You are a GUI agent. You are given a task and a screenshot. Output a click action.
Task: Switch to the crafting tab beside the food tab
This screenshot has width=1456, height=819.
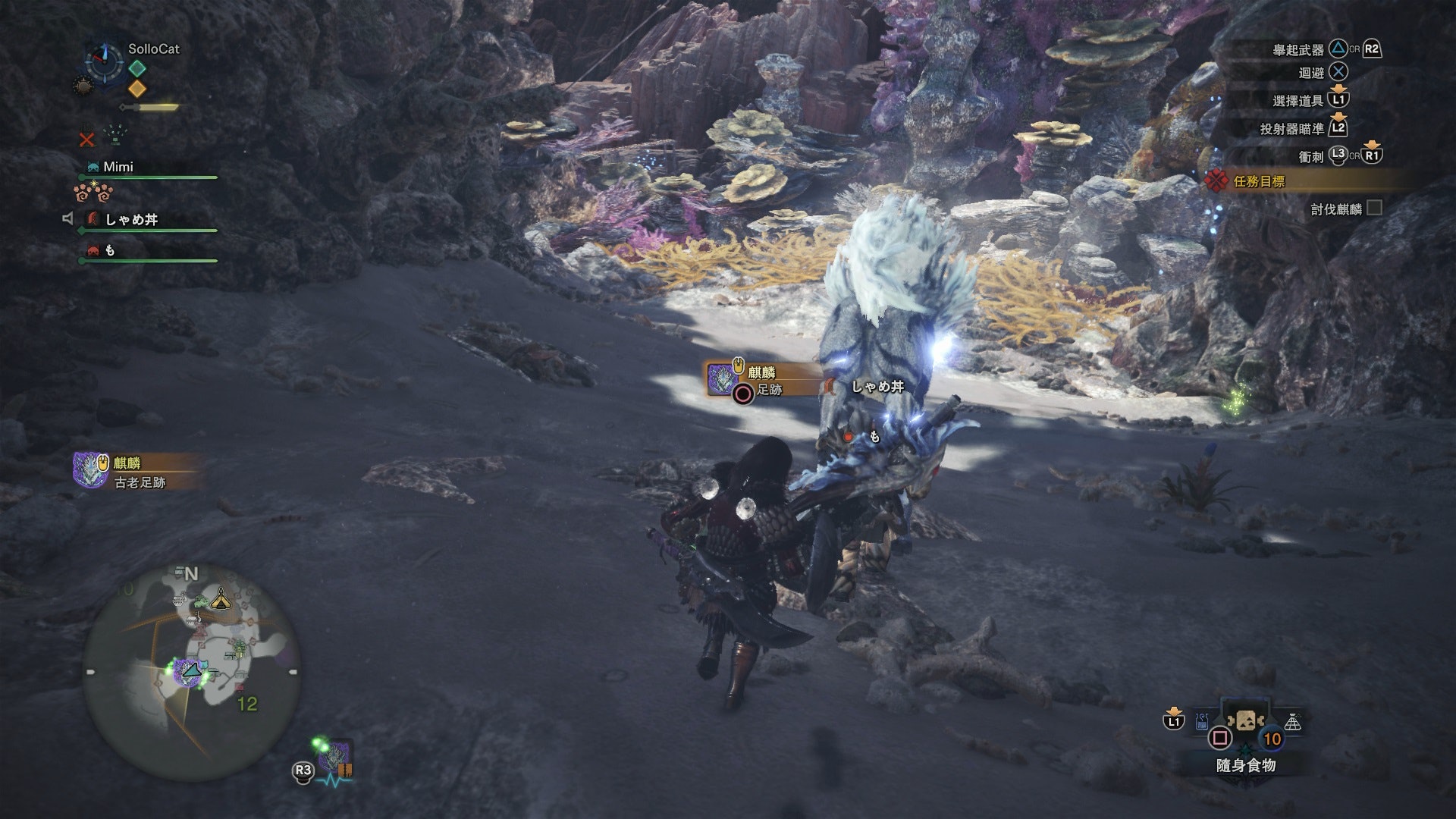(1294, 721)
